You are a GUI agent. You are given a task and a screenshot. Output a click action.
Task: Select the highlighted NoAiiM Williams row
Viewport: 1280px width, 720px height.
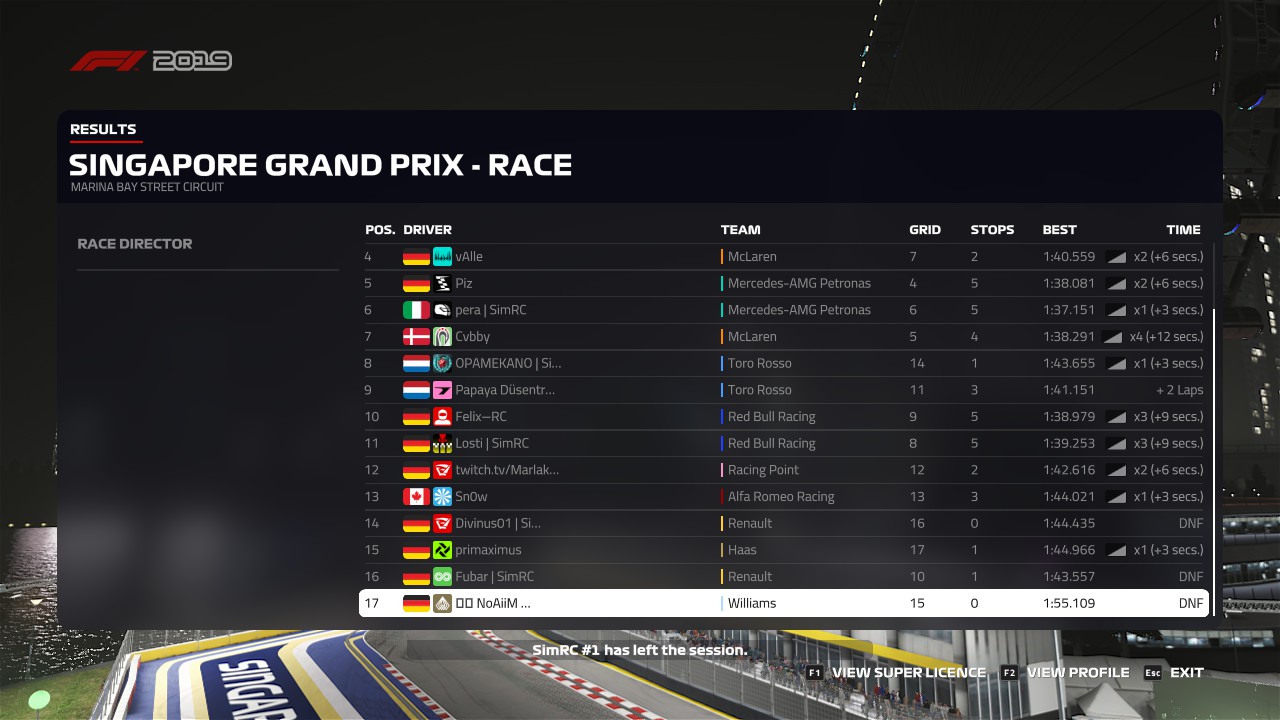coord(784,603)
